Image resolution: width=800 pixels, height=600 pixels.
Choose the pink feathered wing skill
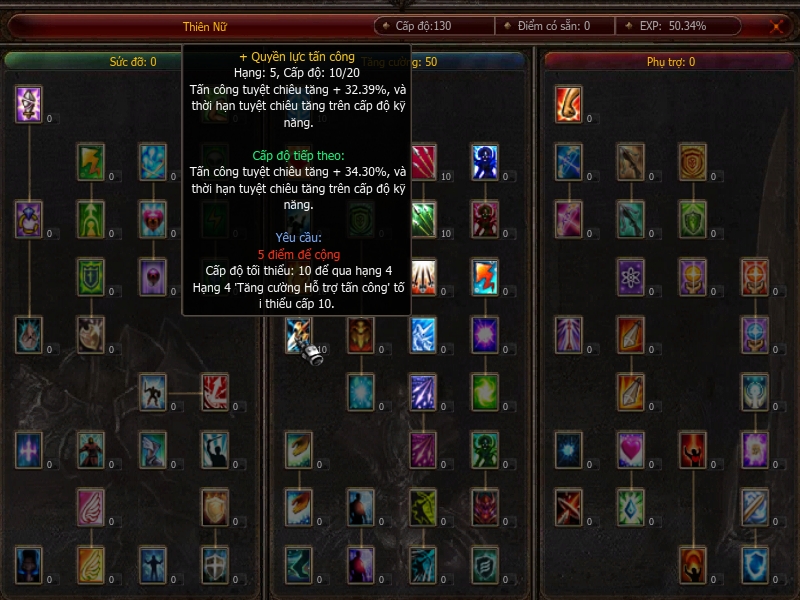[91, 507]
